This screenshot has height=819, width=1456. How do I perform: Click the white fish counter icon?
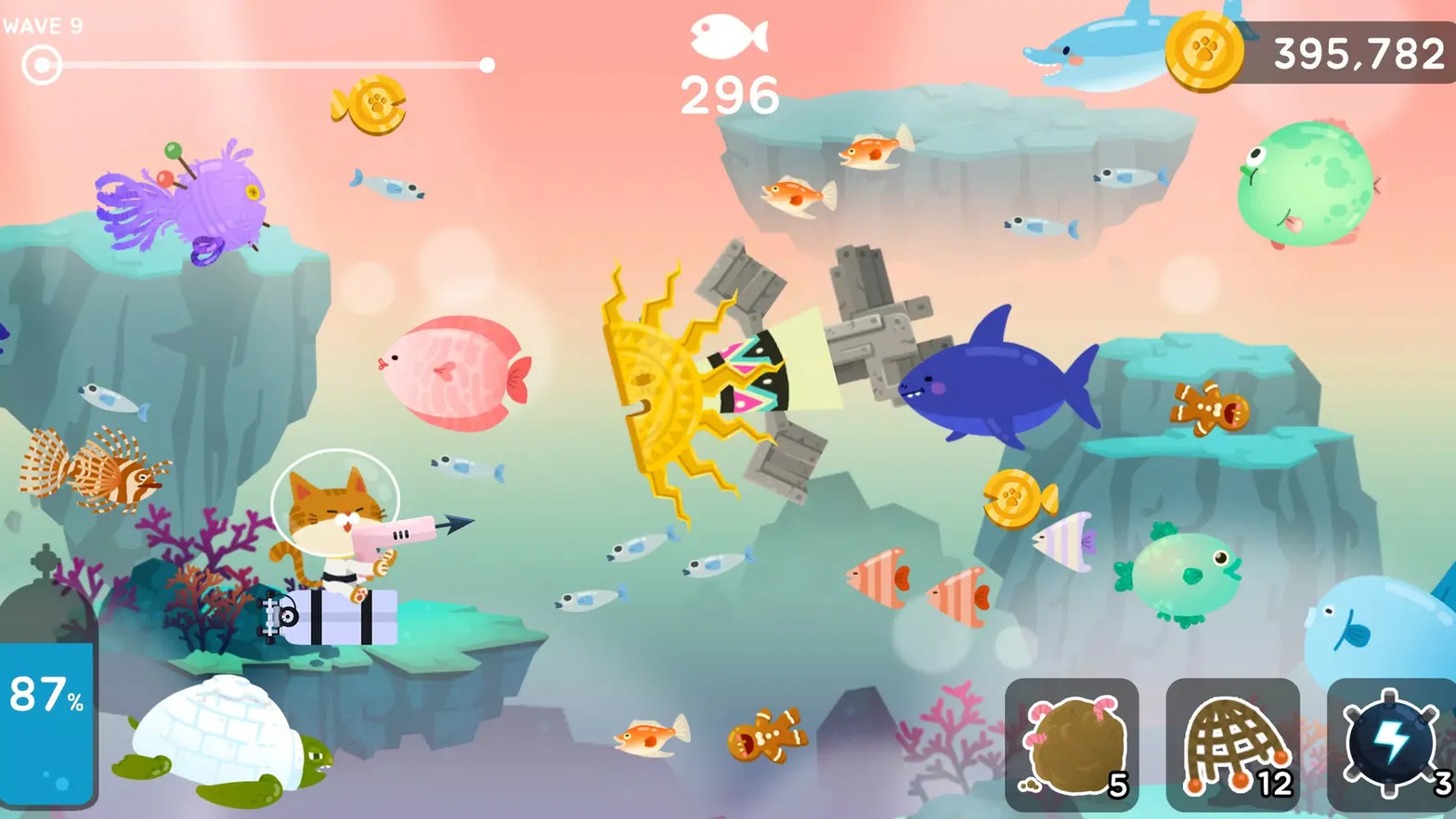coord(728,39)
